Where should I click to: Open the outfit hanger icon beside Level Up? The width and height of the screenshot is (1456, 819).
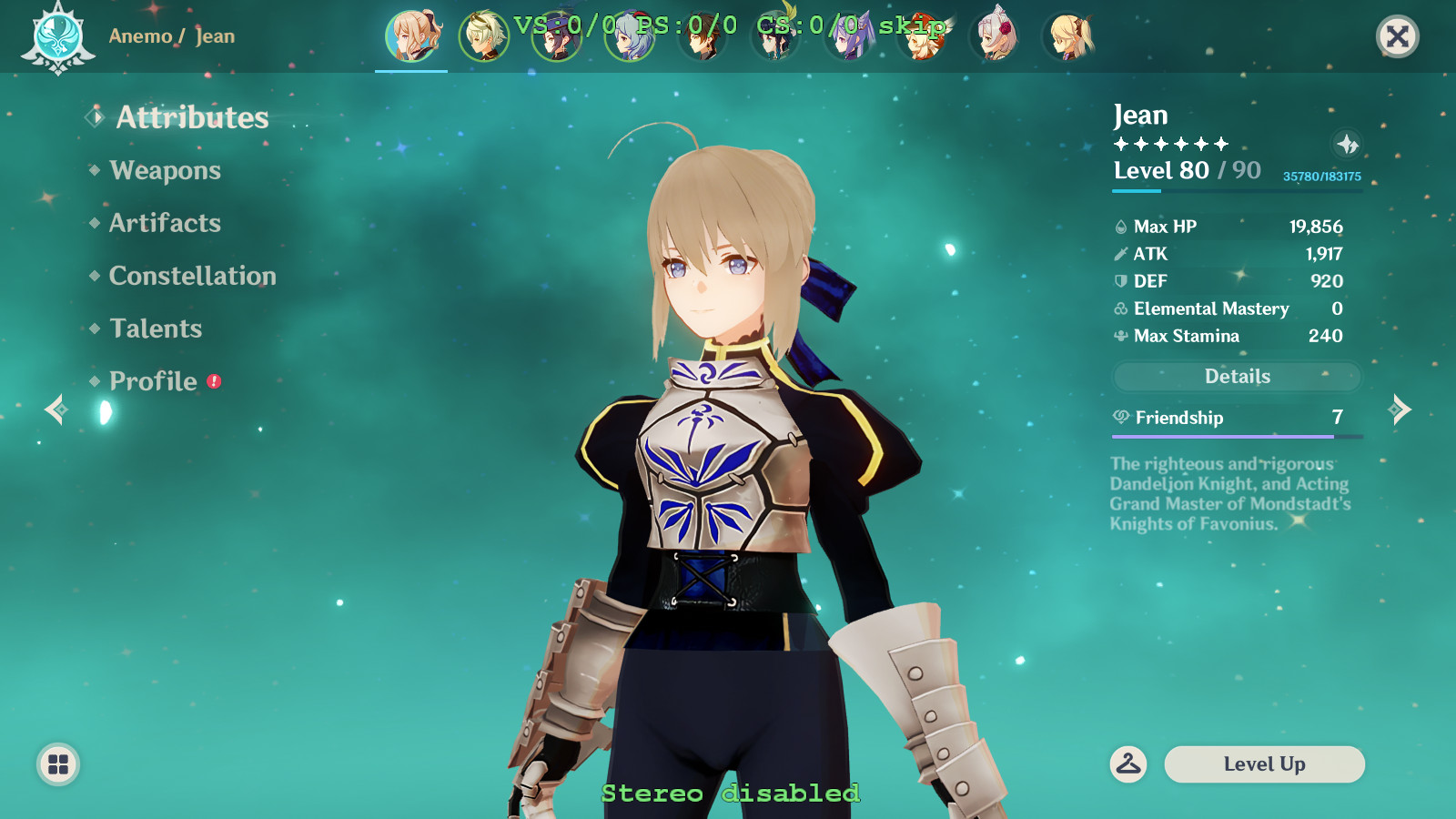1128,764
